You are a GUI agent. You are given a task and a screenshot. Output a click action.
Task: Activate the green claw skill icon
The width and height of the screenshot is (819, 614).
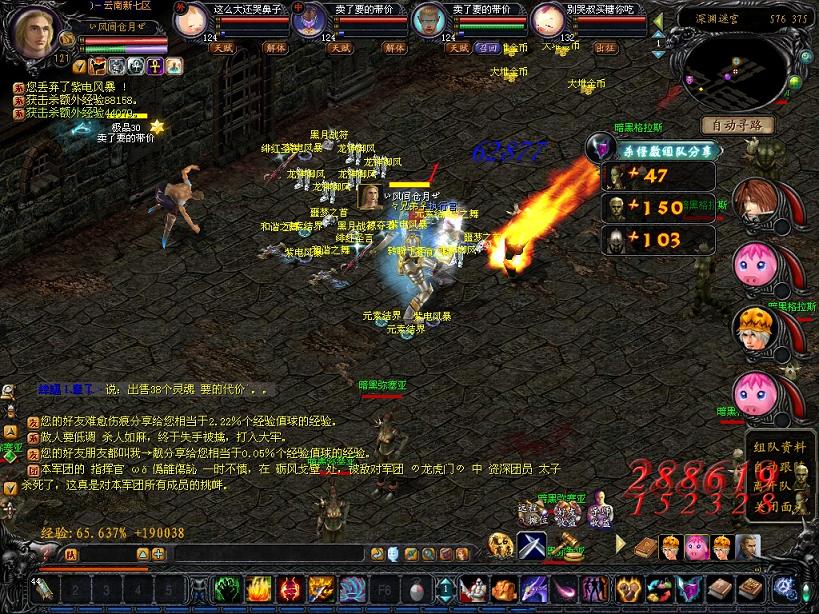point(227,589)
